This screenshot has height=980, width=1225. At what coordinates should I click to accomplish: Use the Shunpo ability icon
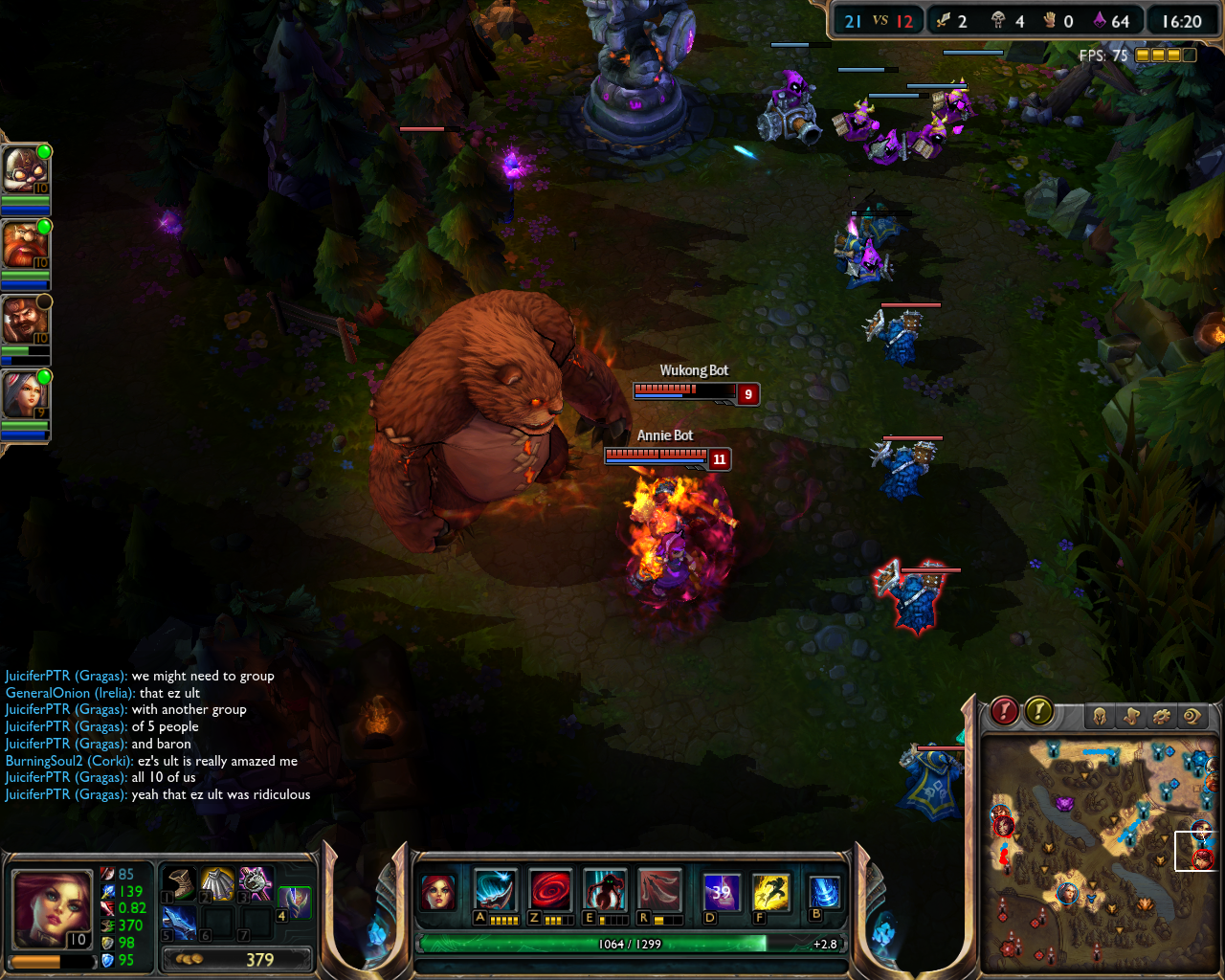coord(605,891)
